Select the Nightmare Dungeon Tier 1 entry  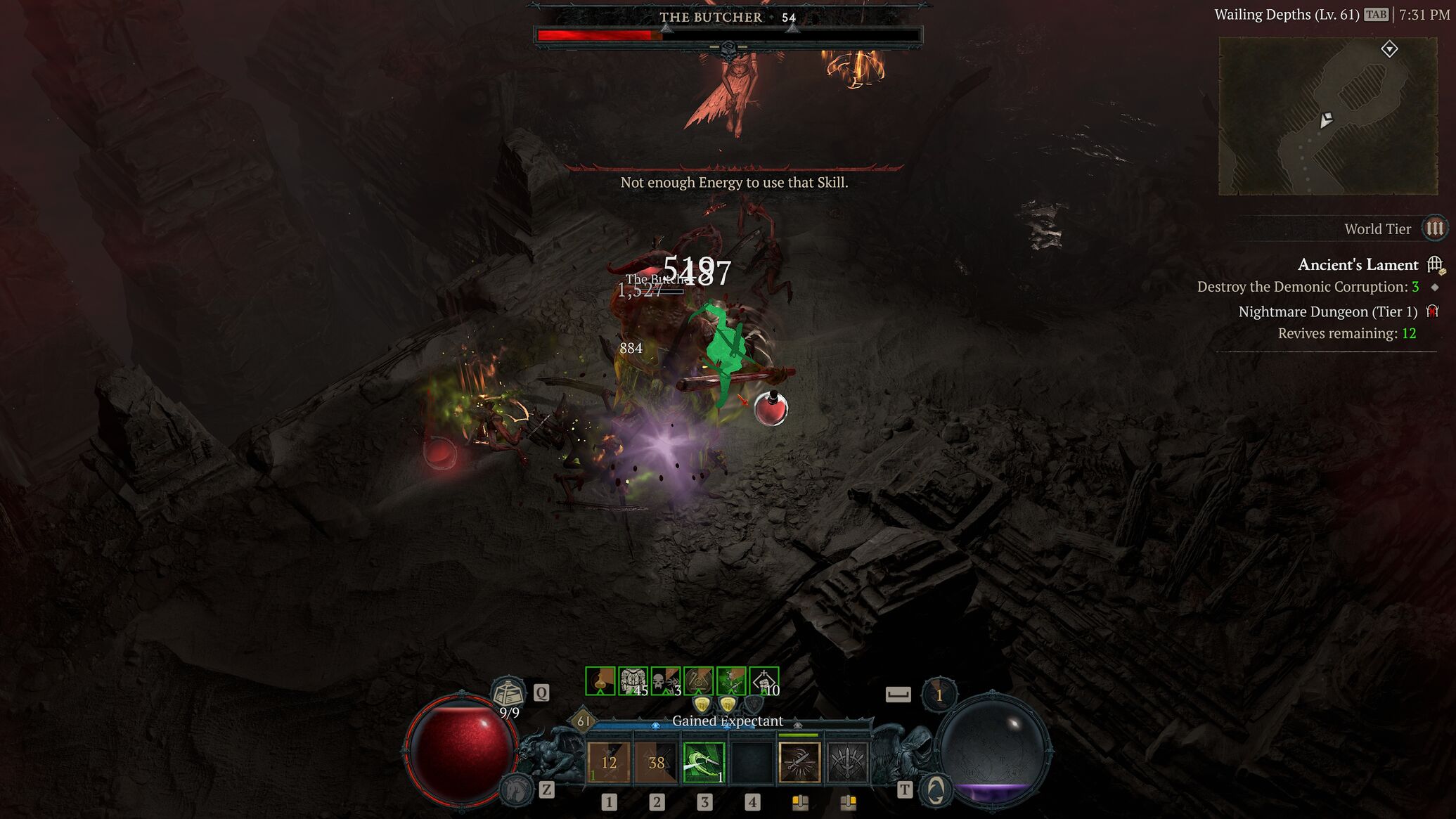[1327, 311]
